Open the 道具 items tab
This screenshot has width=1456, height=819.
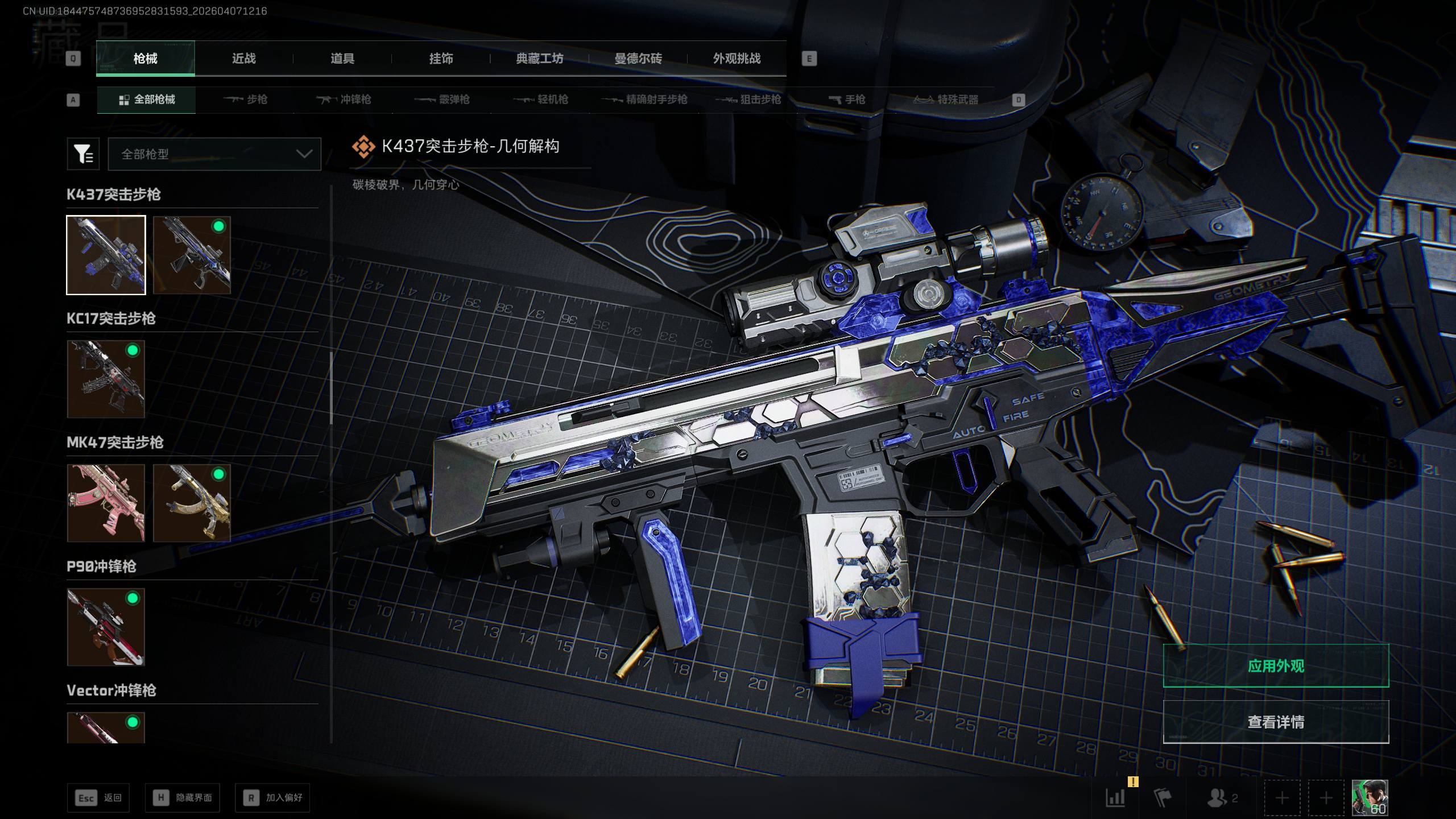(x=342, y=59)
